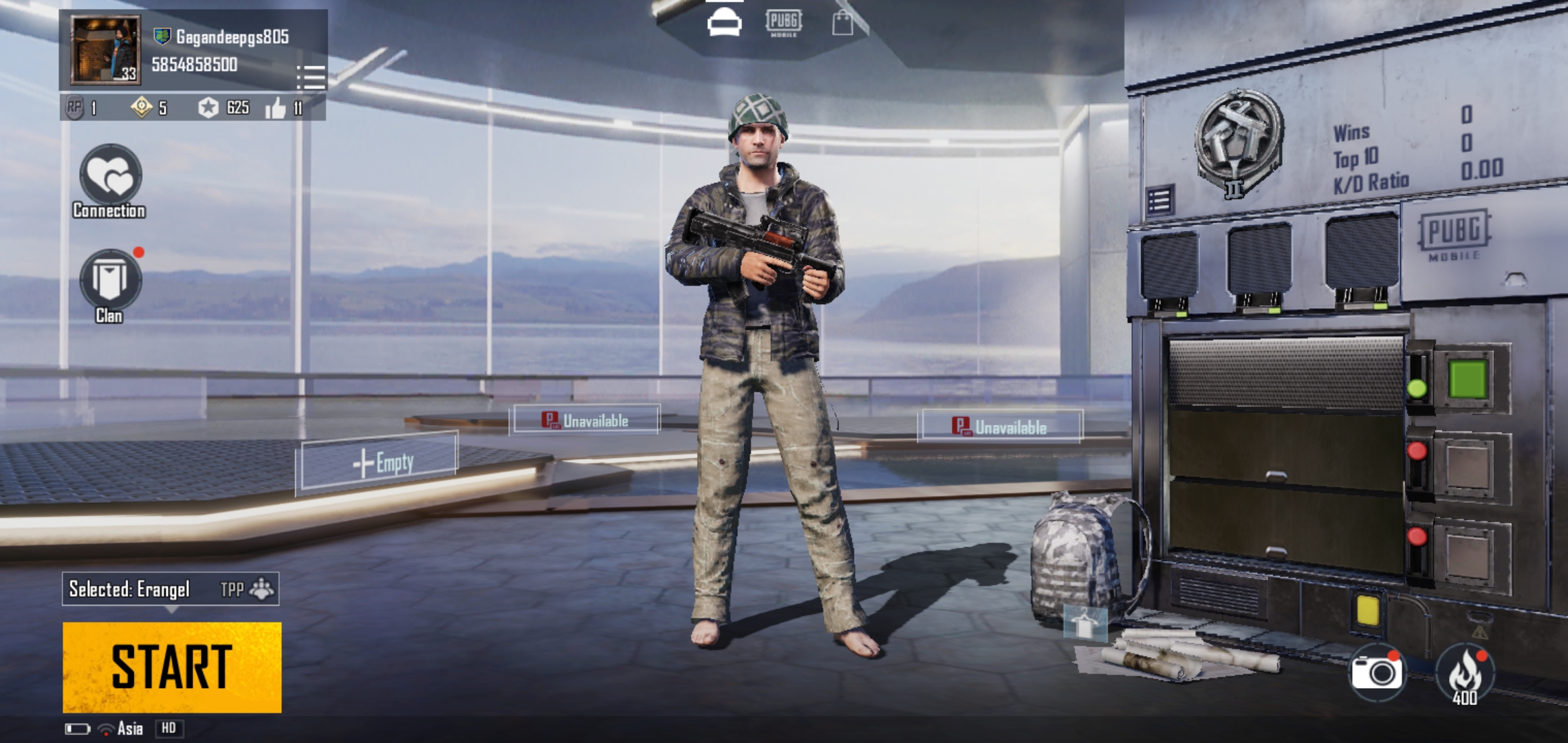This screenshot has width=1568, height=743.
Task: Open the rank tier badge
Action: [1238, 142]
